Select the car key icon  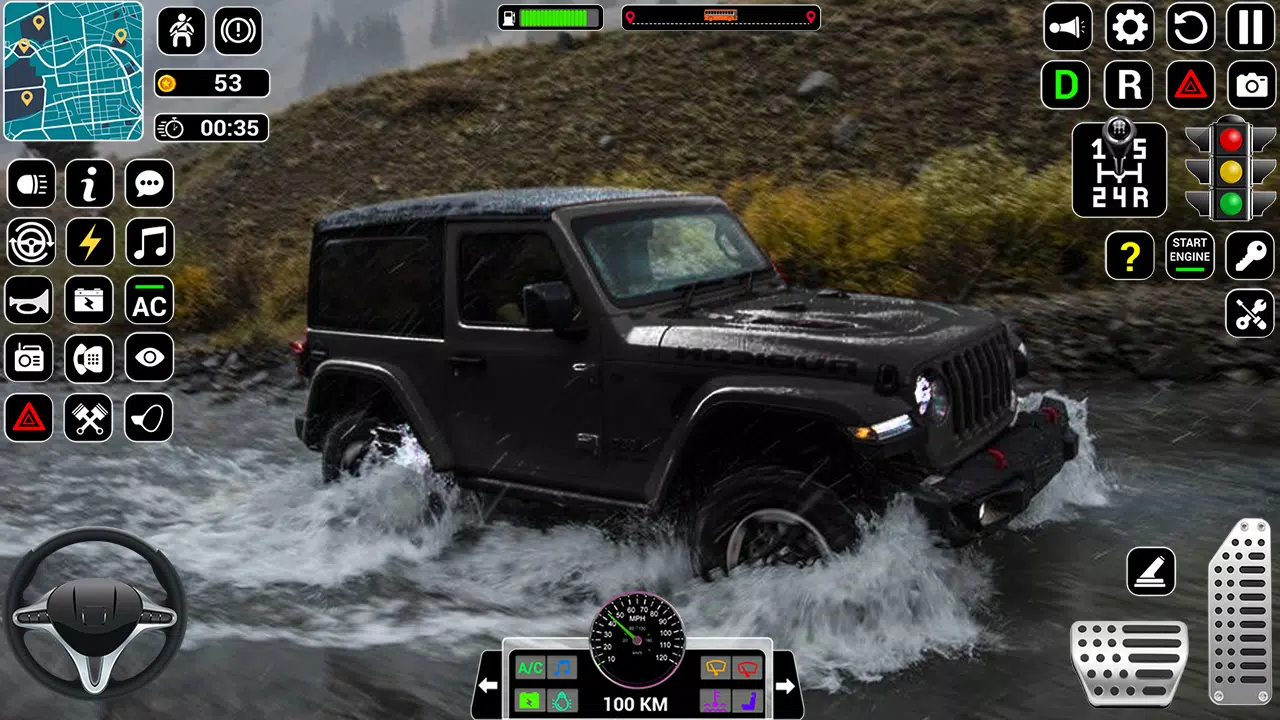click(x=1250, y=256)
